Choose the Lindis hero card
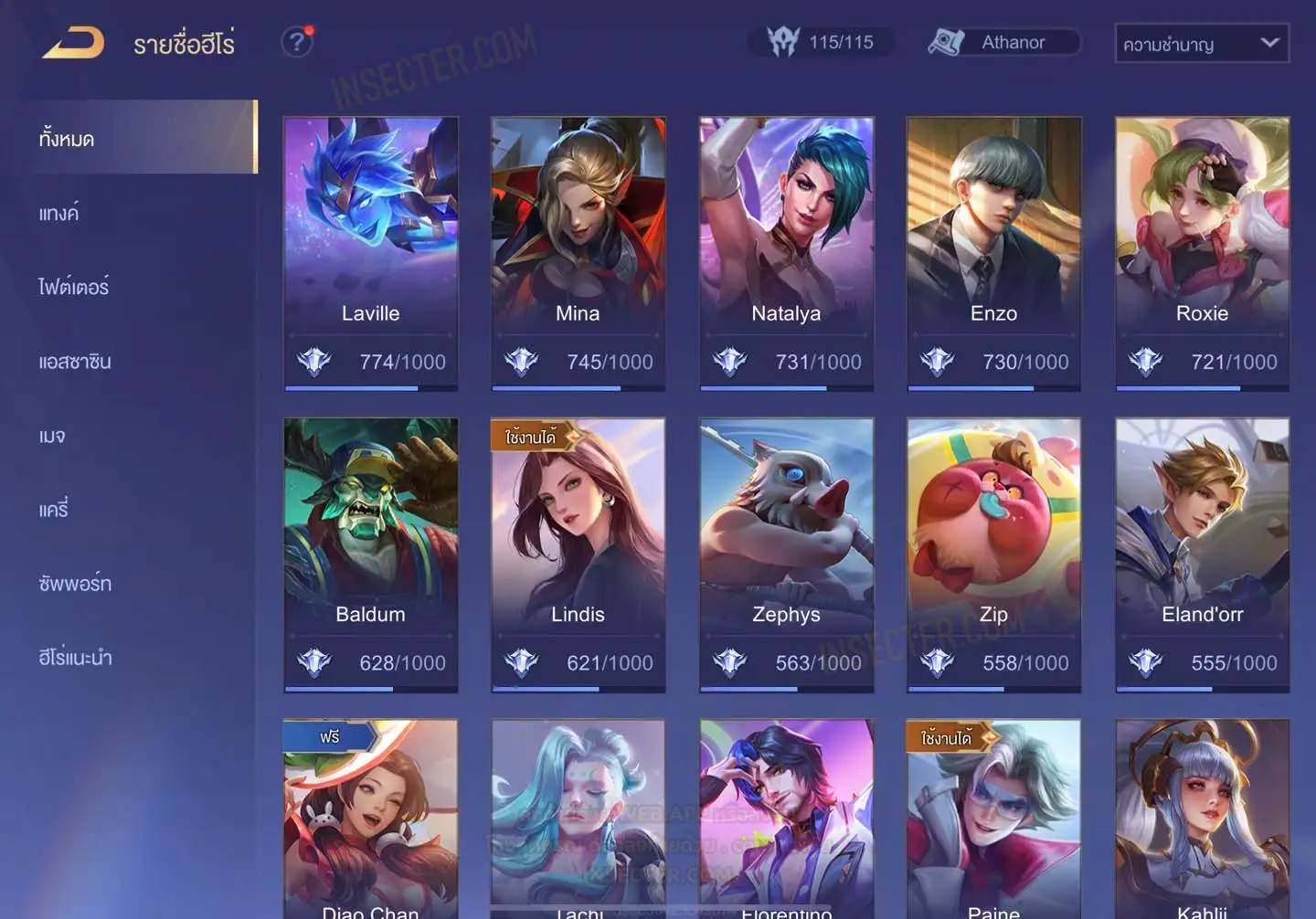 point(578,555)
